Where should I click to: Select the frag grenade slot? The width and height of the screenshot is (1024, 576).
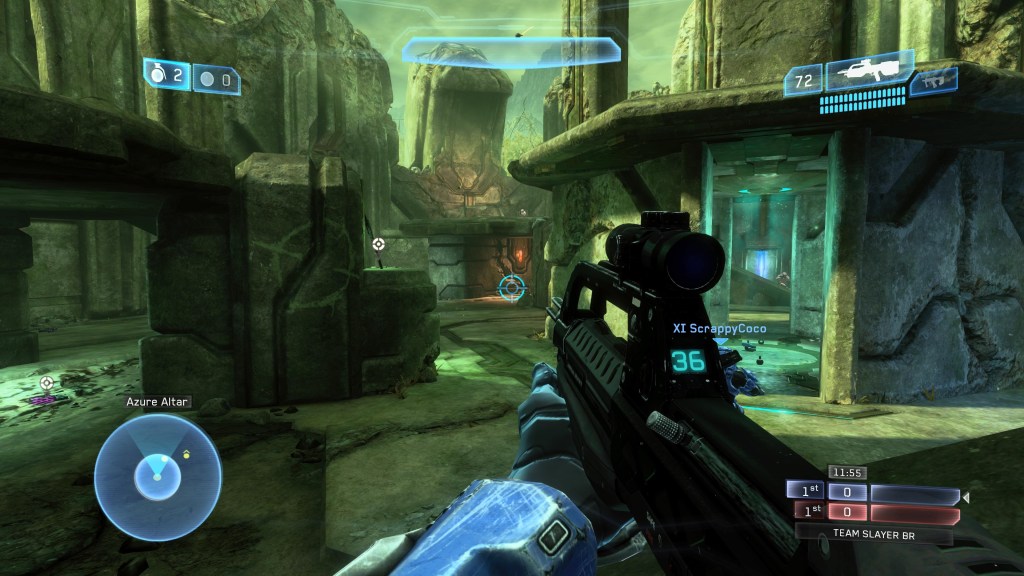(x=167, y=75)
